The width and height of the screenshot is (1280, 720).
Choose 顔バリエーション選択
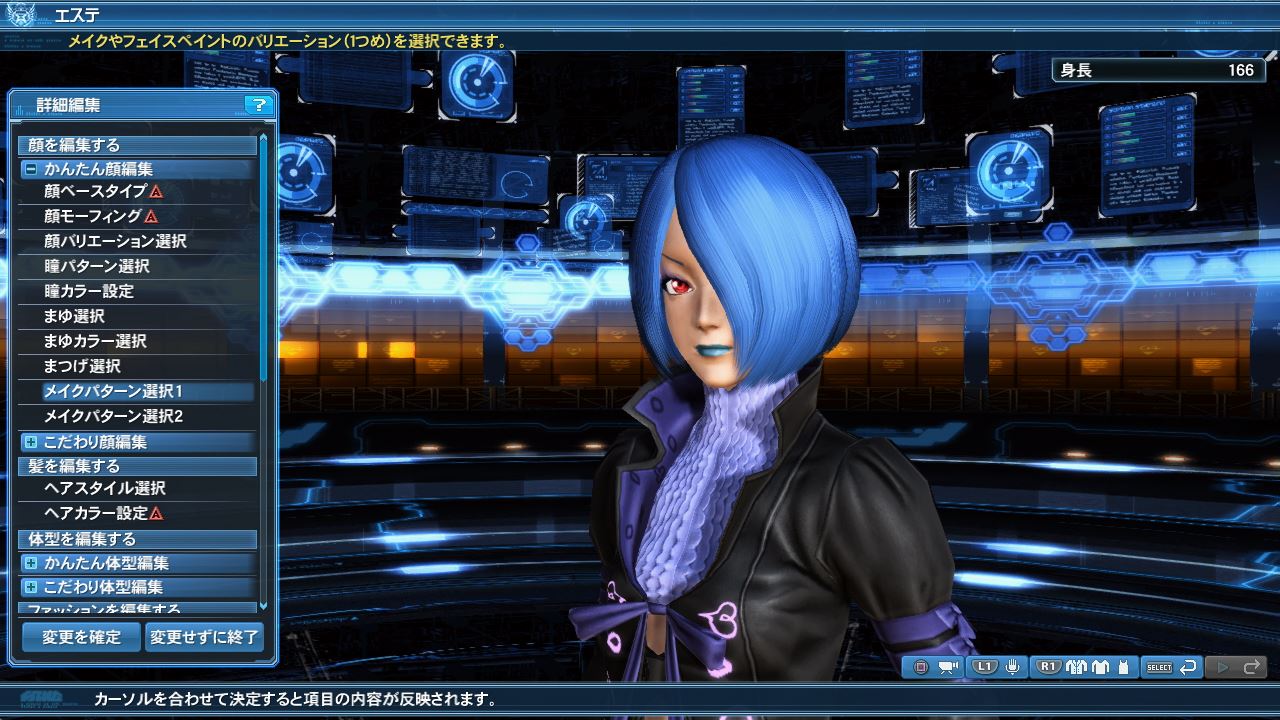[x=115, y=241]
